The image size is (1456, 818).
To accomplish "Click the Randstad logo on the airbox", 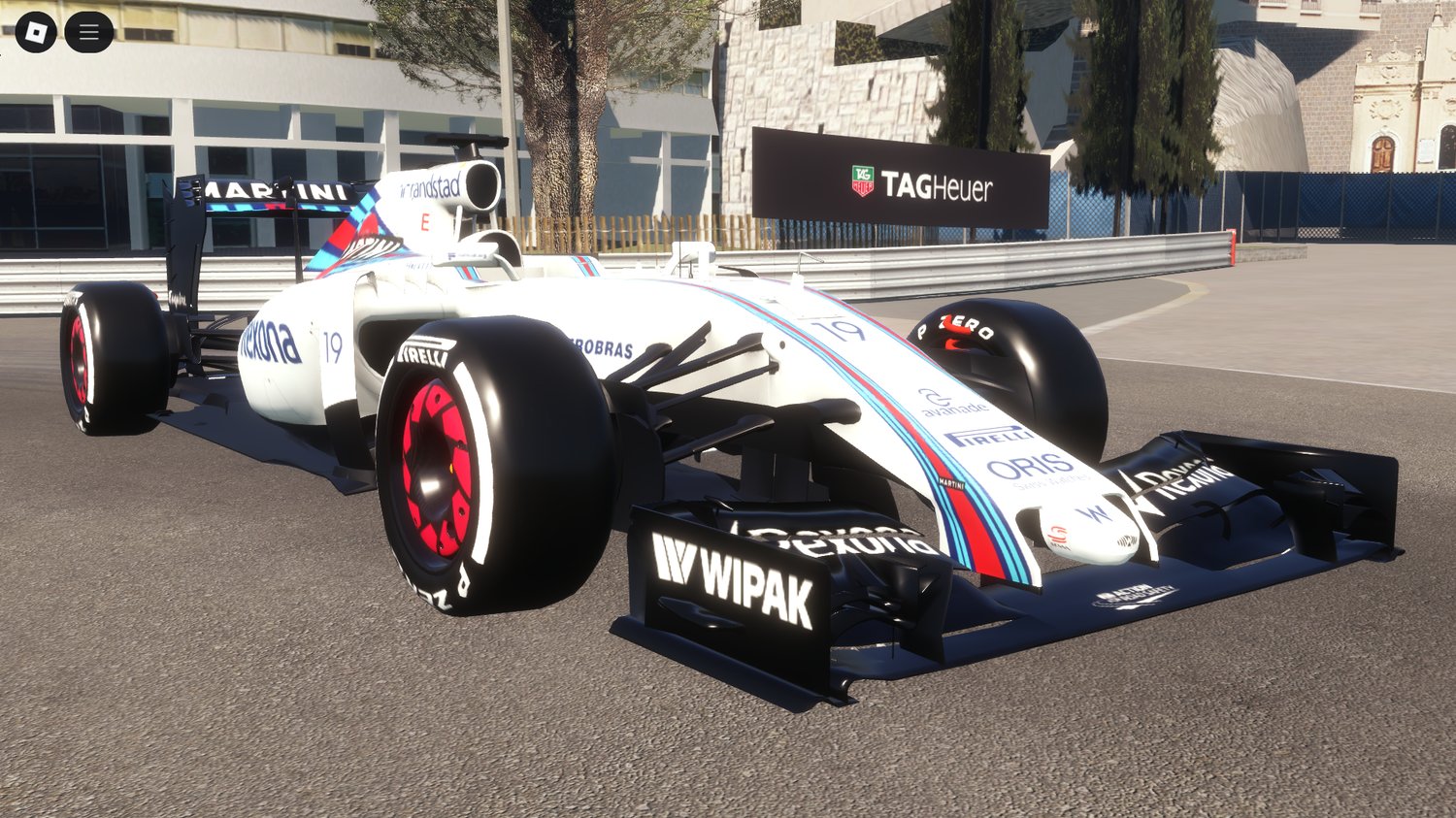I will coord(431,186).
